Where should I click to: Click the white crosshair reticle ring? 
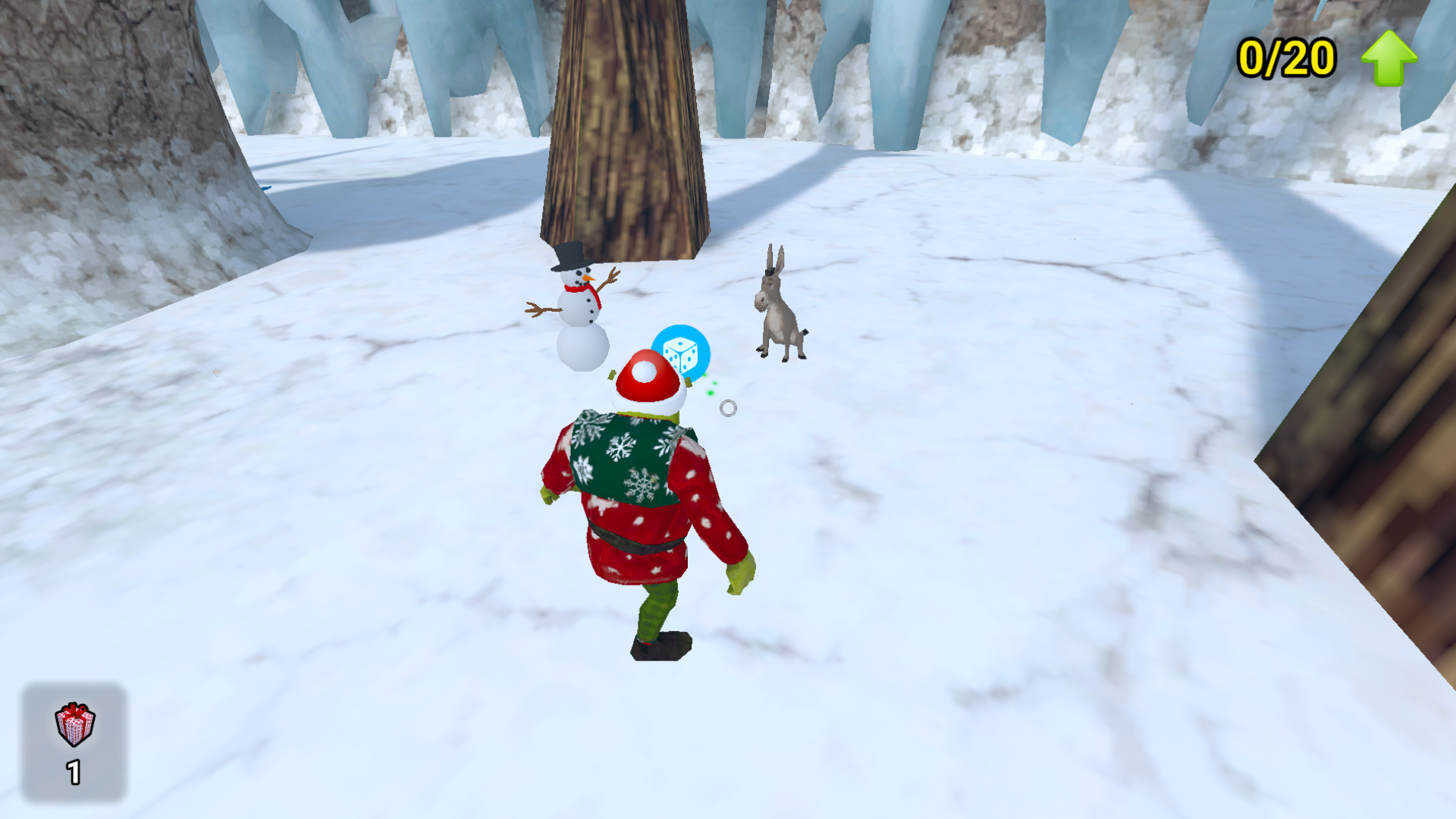[x=729, y=407]
